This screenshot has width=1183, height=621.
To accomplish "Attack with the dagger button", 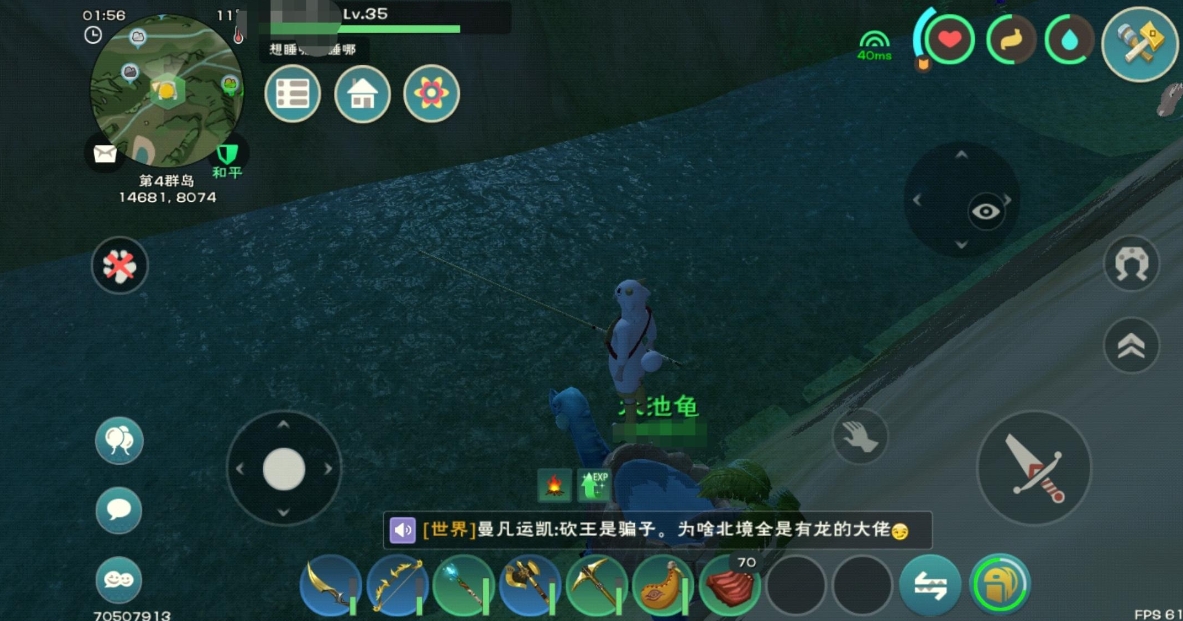I will coord(1033,467).
